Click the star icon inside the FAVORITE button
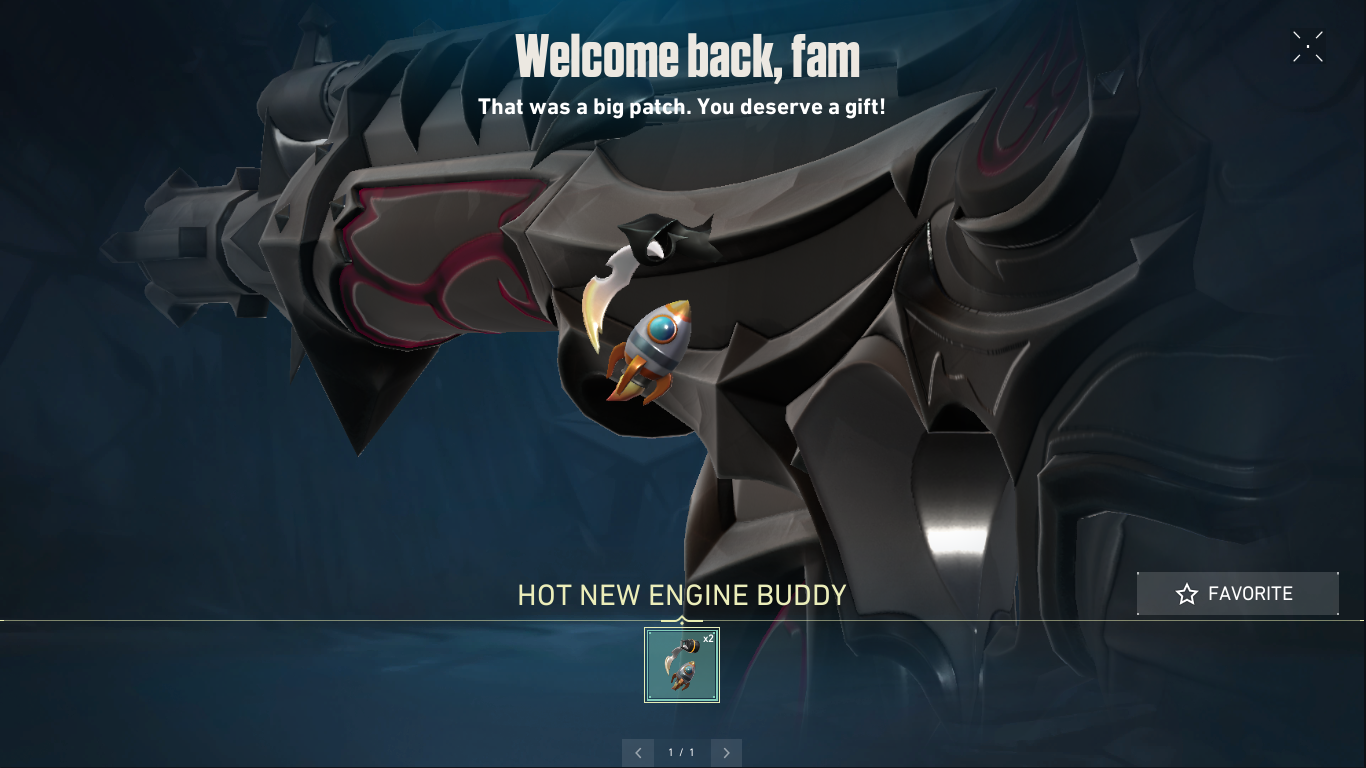The height and width of the screenshot is (768, 1366). pos(1187,593)
